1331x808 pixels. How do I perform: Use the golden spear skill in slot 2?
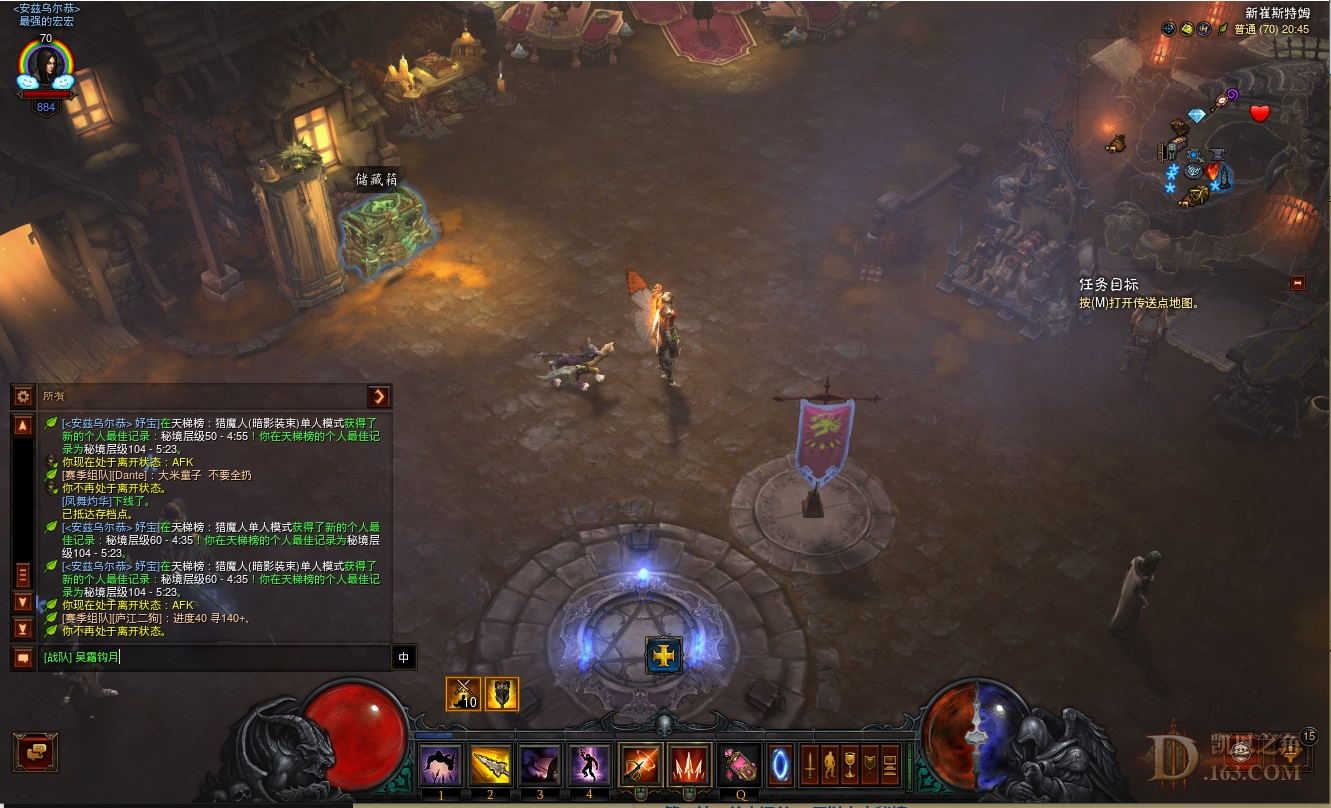click(x=490, y=766)
